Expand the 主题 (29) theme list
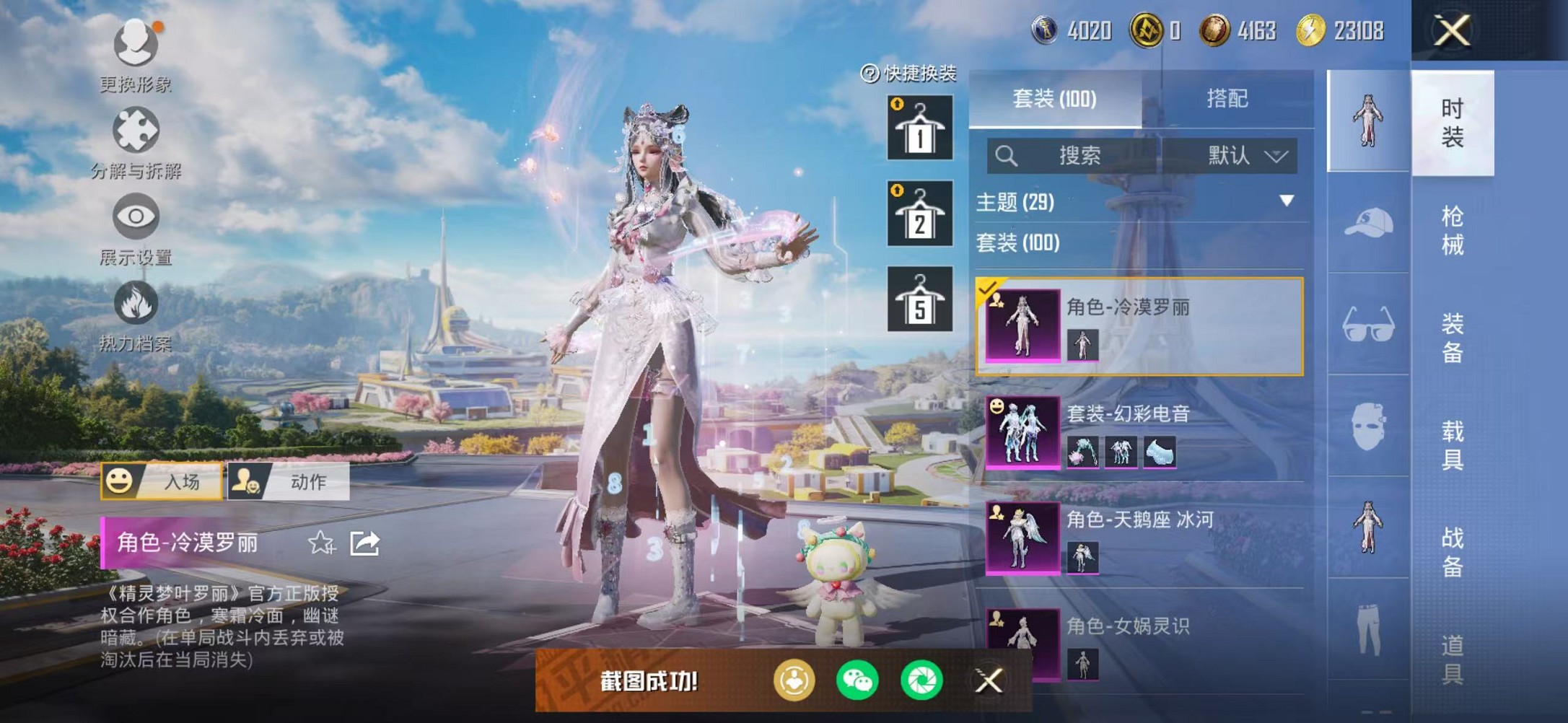 point(1286,201)
